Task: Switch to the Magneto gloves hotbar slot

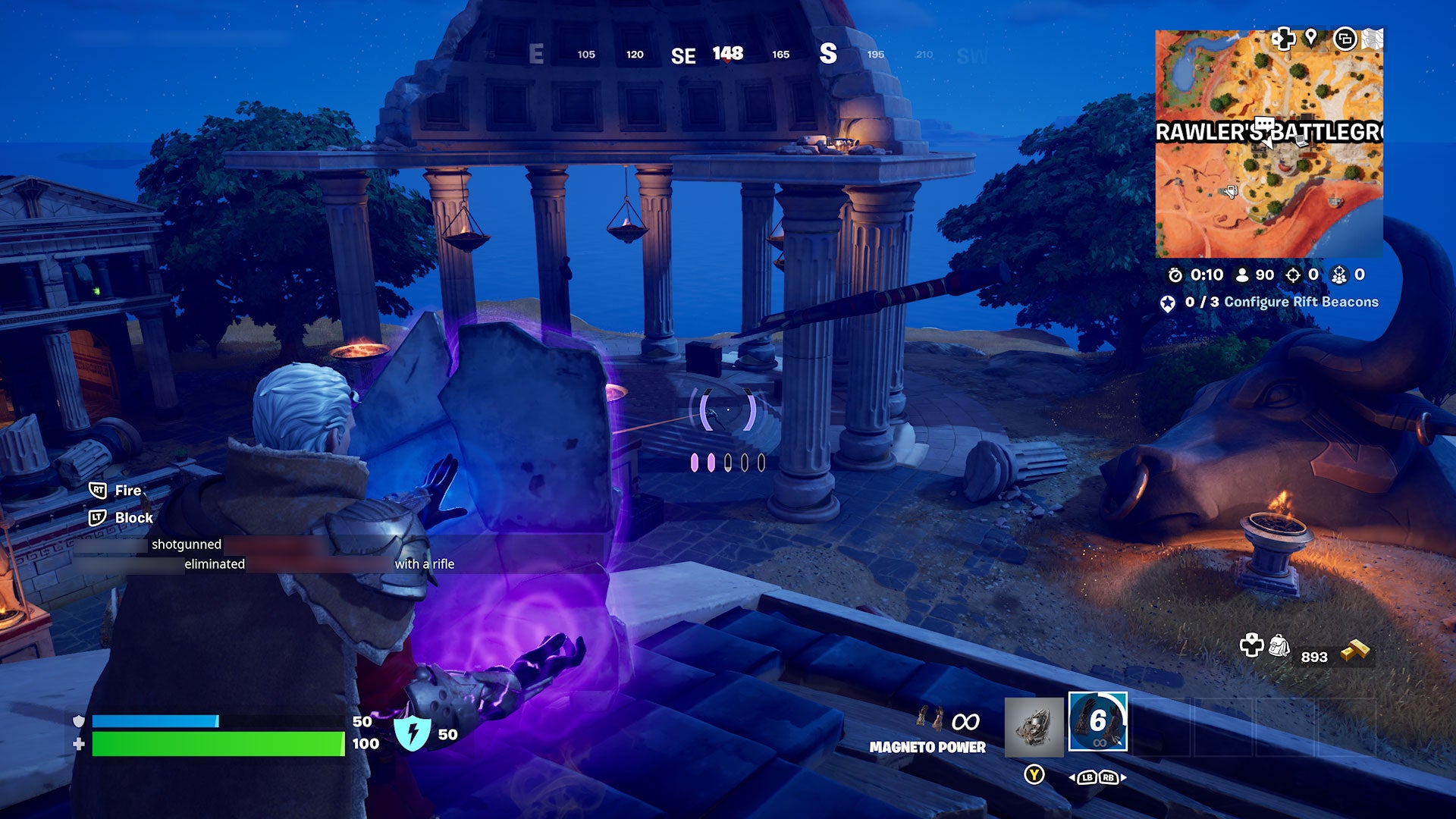Action: coord(1098,721)
